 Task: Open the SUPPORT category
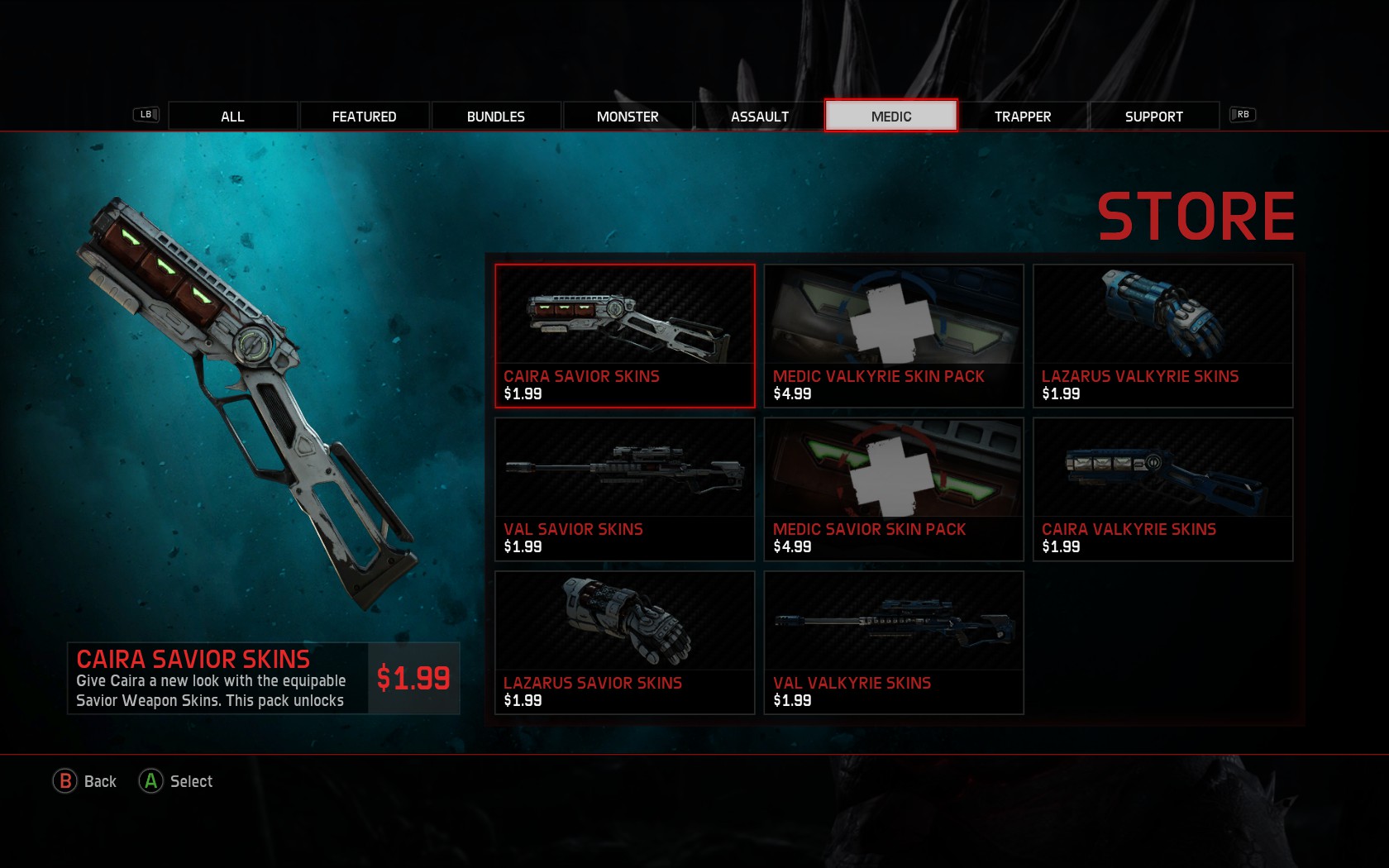point(1153,116)
